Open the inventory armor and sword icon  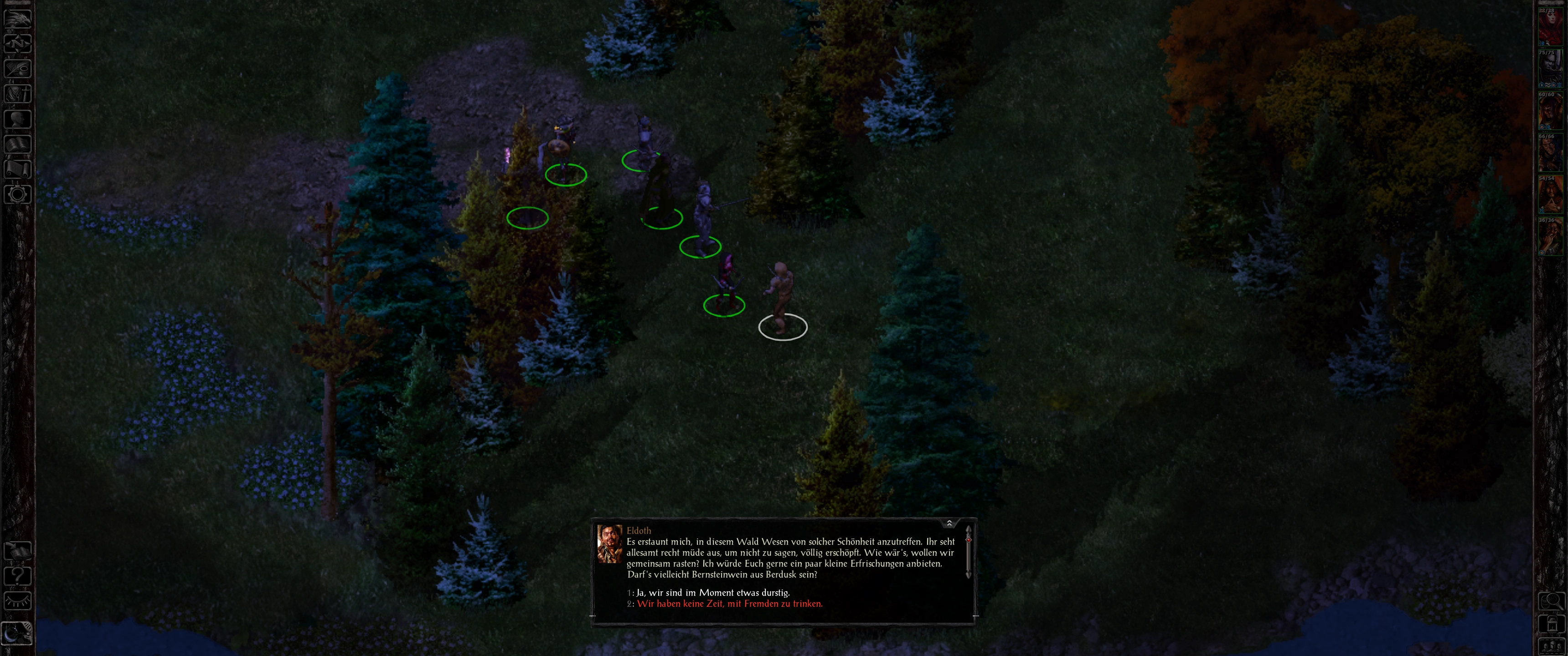(x=18, y=94)
